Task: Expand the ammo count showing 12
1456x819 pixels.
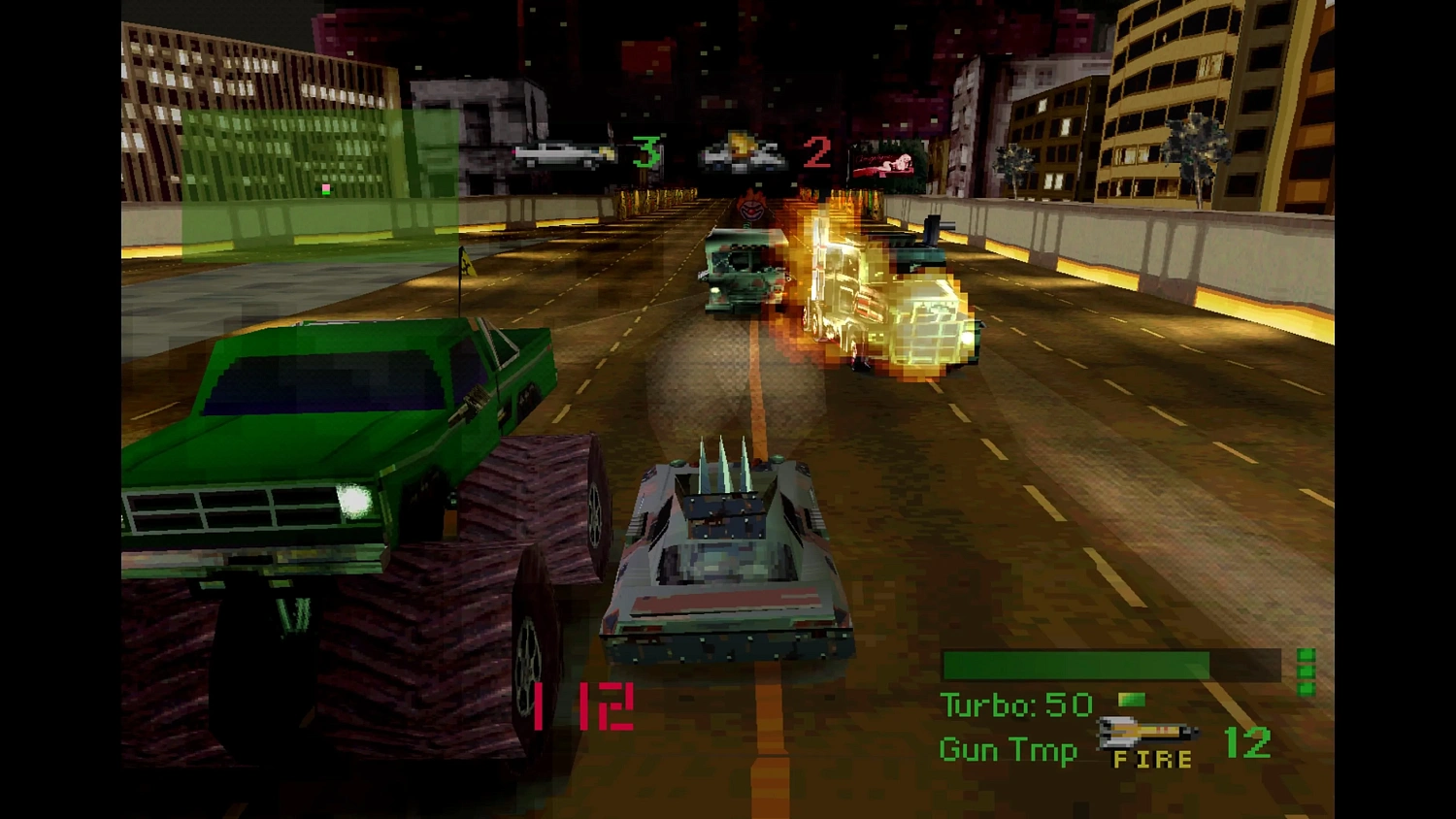Action: (1245, 745)
